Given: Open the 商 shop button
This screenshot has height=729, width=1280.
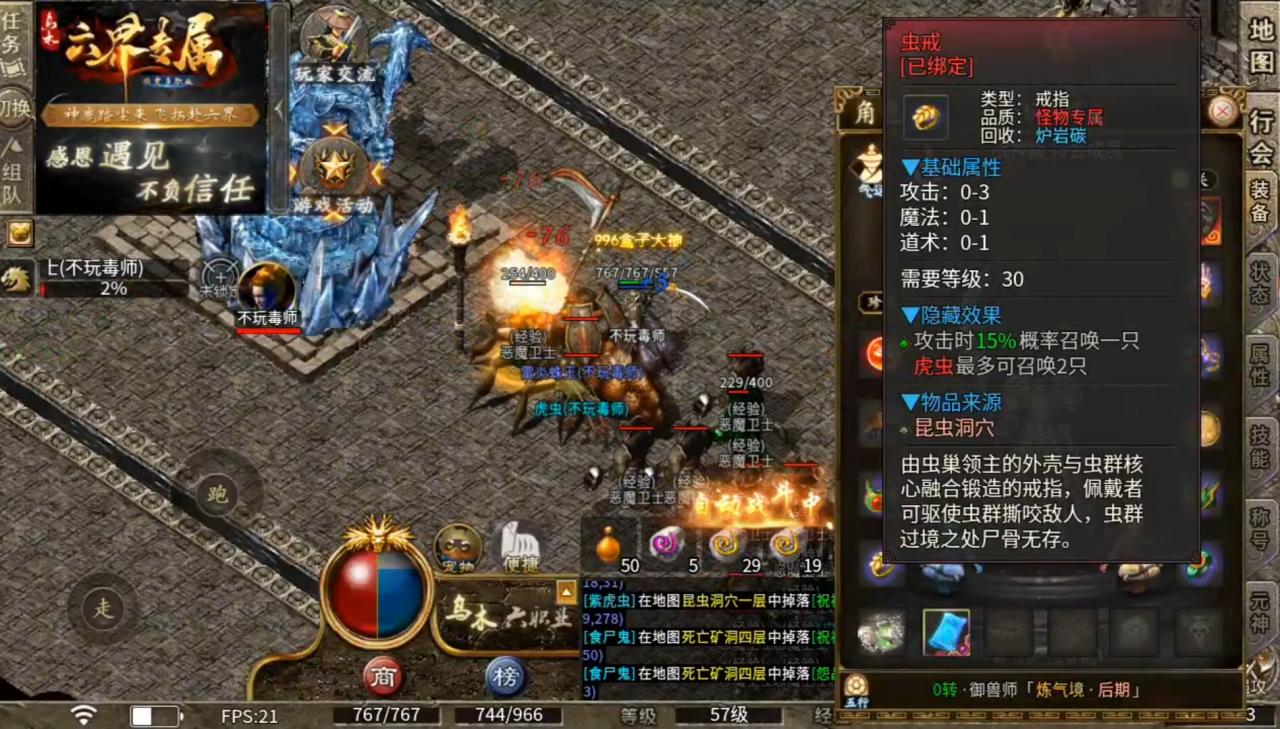Looking at the screenshot, I should click(x=383, y=677).
